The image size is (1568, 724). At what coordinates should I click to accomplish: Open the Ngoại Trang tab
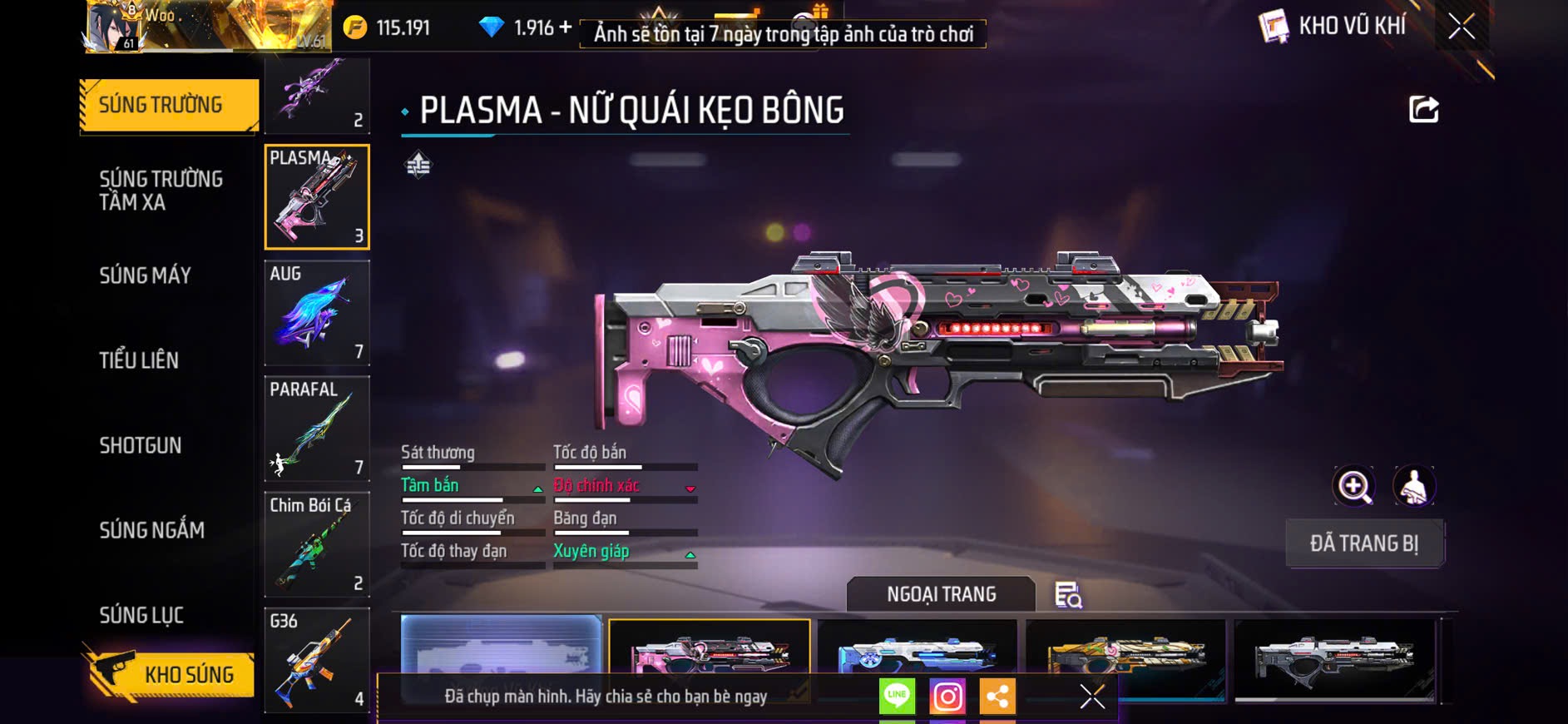click(941, 594)
